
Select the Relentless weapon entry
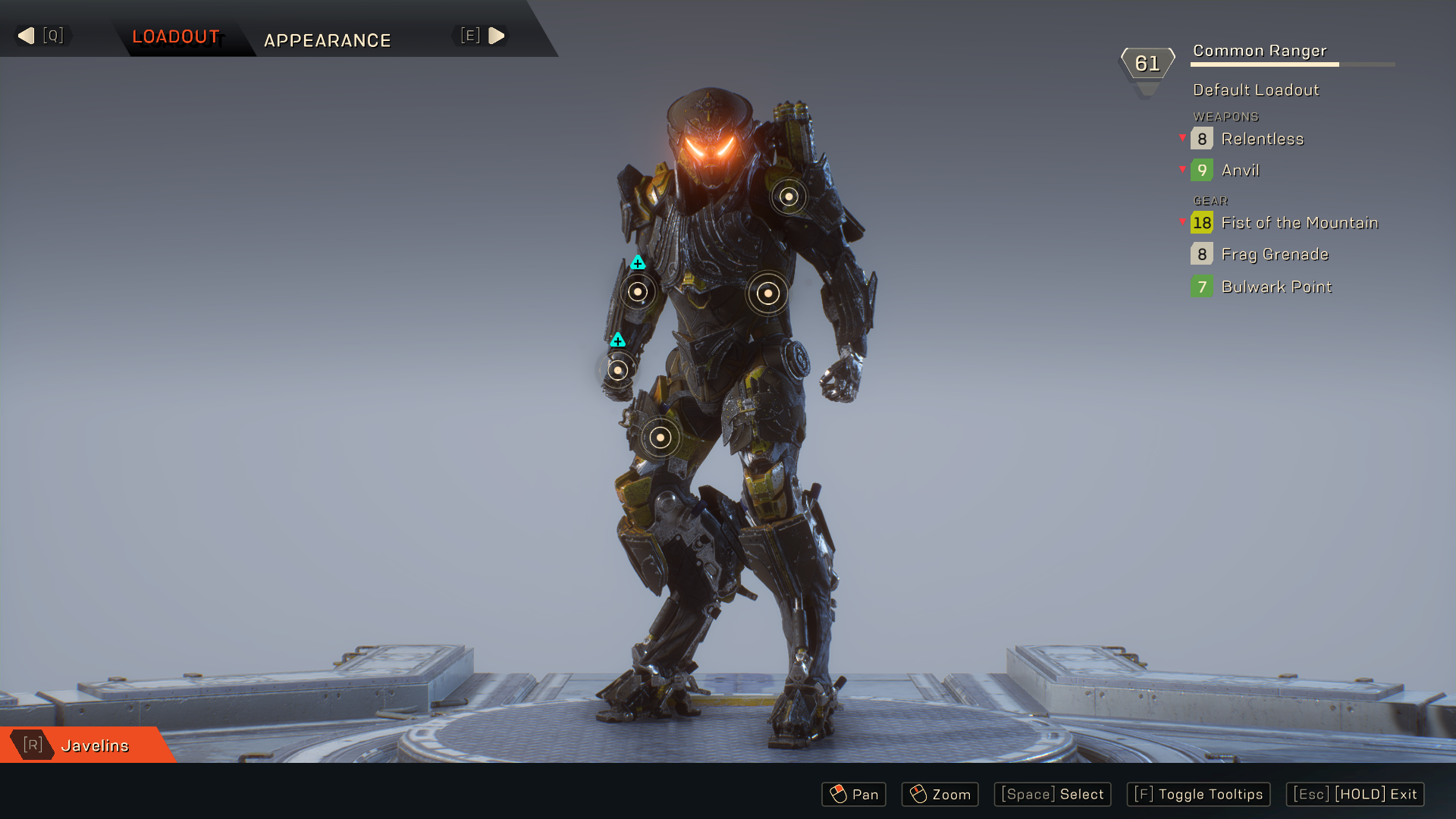[1262, 139]
